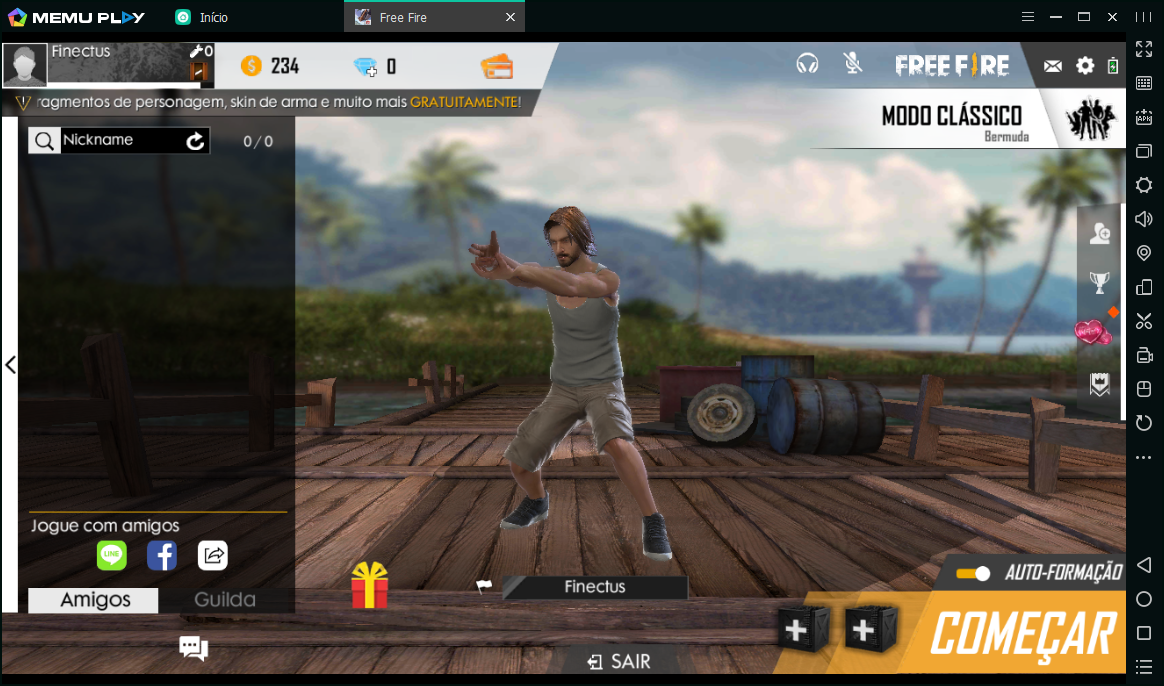
Task: Refresh the friends list
Action: (x=196, y=141)
